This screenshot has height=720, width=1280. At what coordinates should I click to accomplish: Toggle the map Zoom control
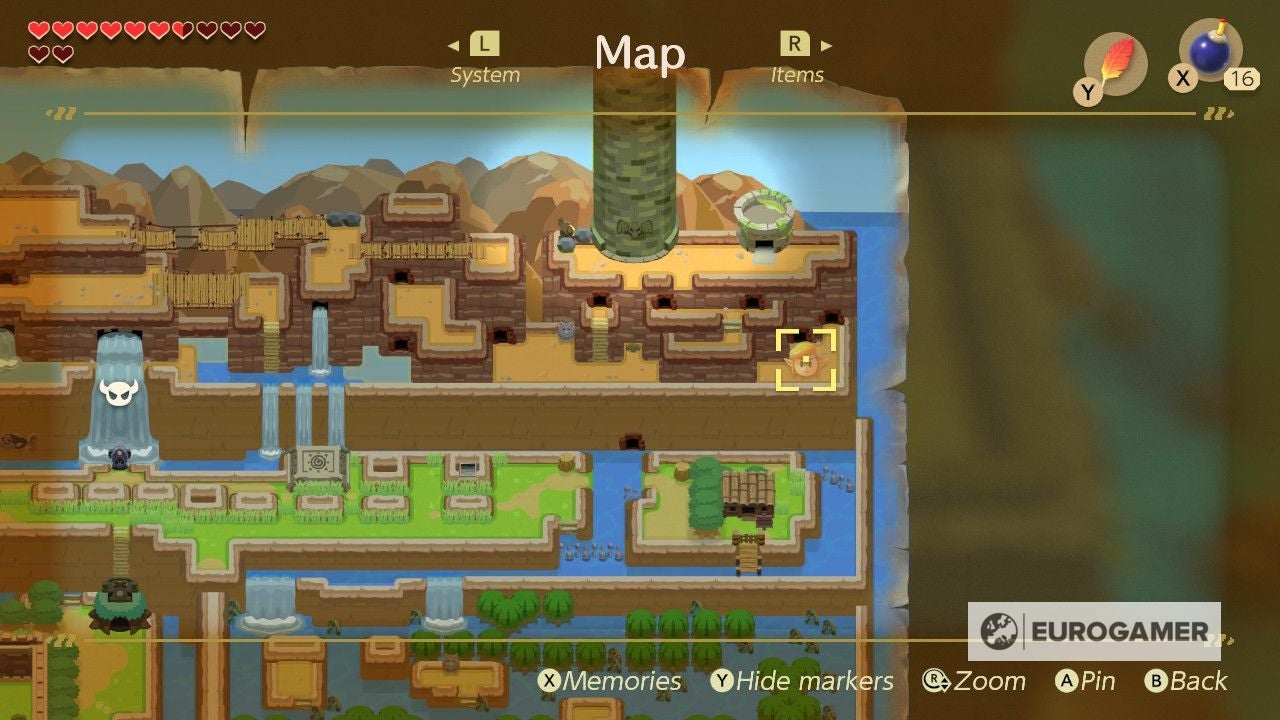[x=975, y=681]
